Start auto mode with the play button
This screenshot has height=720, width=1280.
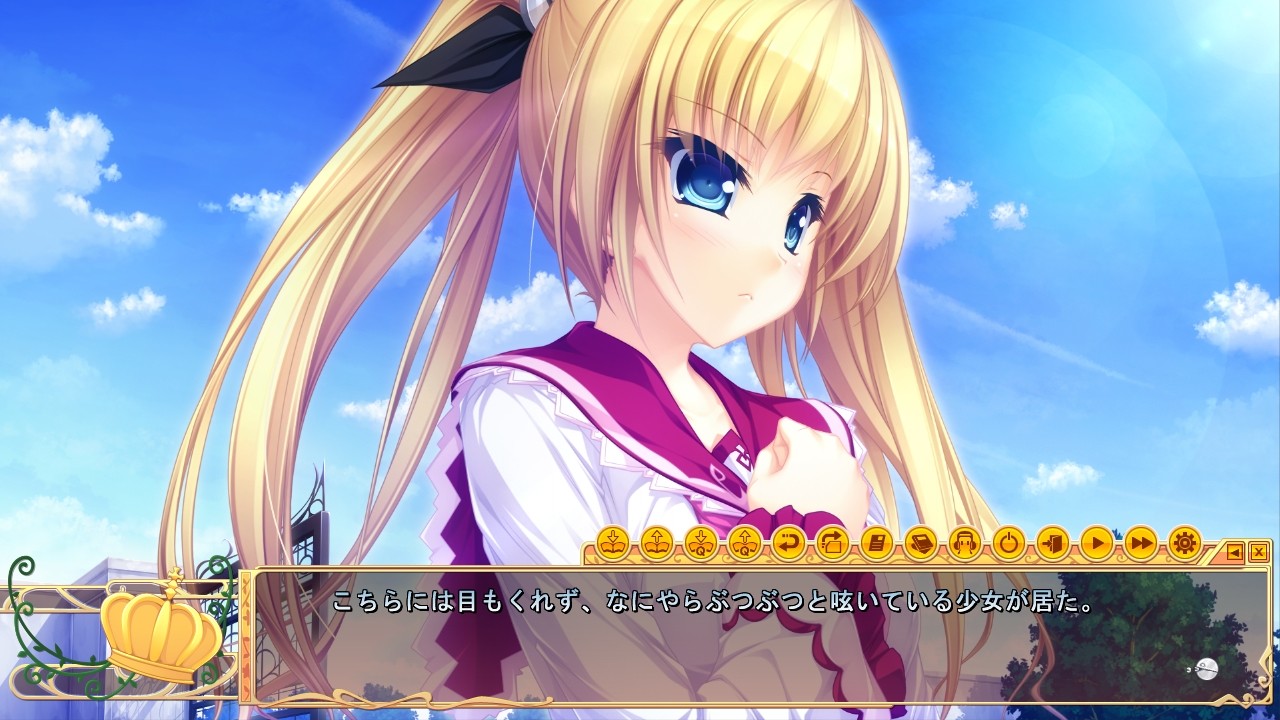(x=1096, y=544)
